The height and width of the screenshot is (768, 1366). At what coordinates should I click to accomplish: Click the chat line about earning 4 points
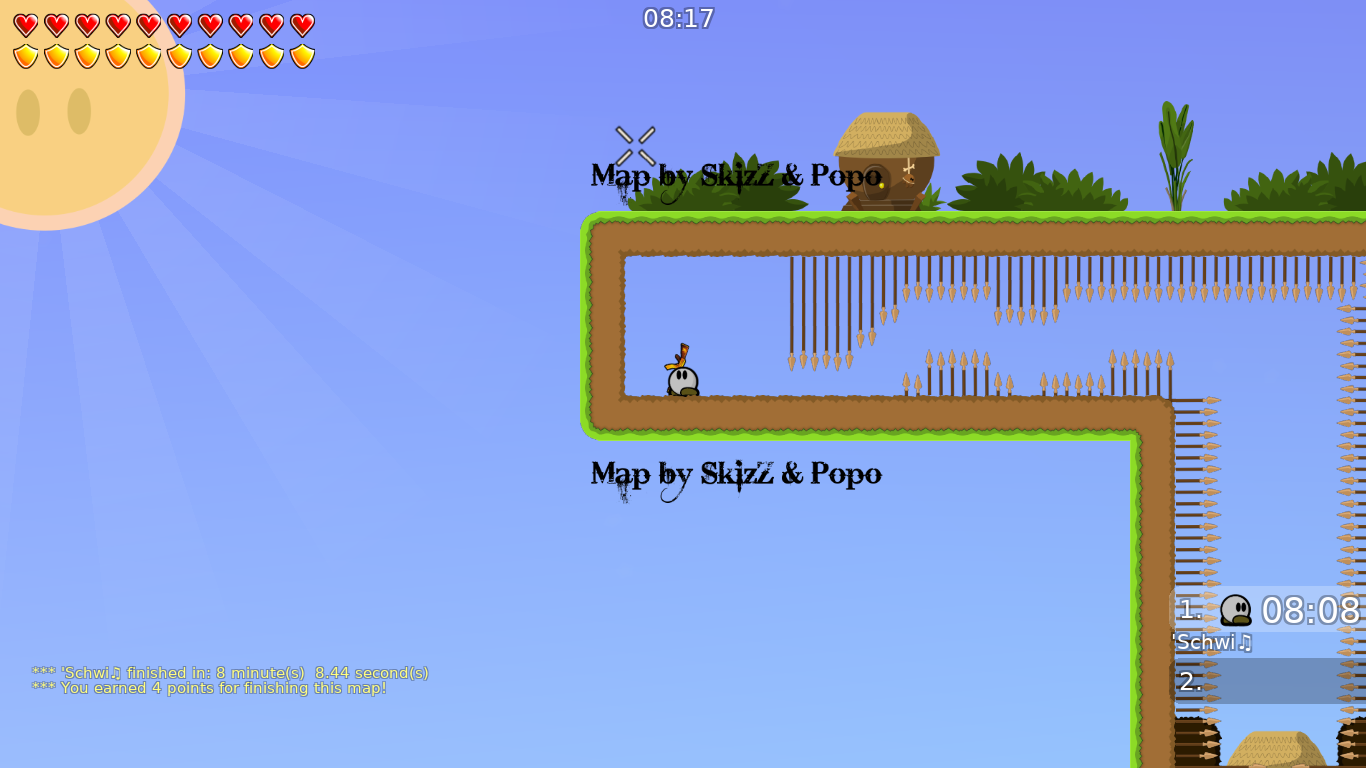point(209,688)
